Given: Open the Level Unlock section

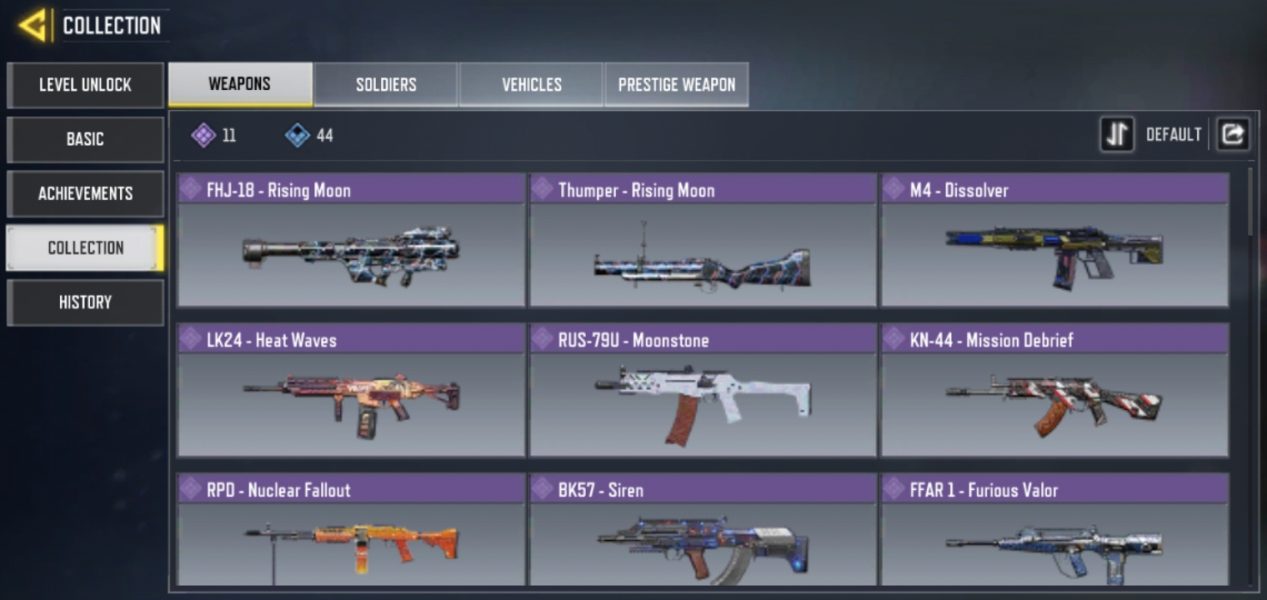Looking at the screenshot, I should coord(85,85).
